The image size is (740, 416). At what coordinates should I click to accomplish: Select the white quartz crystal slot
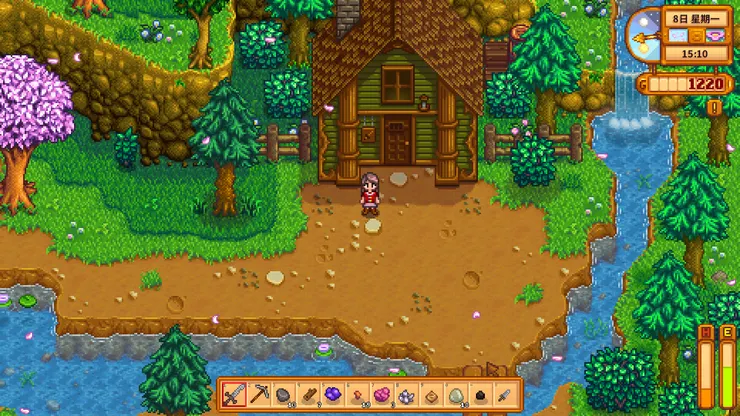click(x=405, y=394)
